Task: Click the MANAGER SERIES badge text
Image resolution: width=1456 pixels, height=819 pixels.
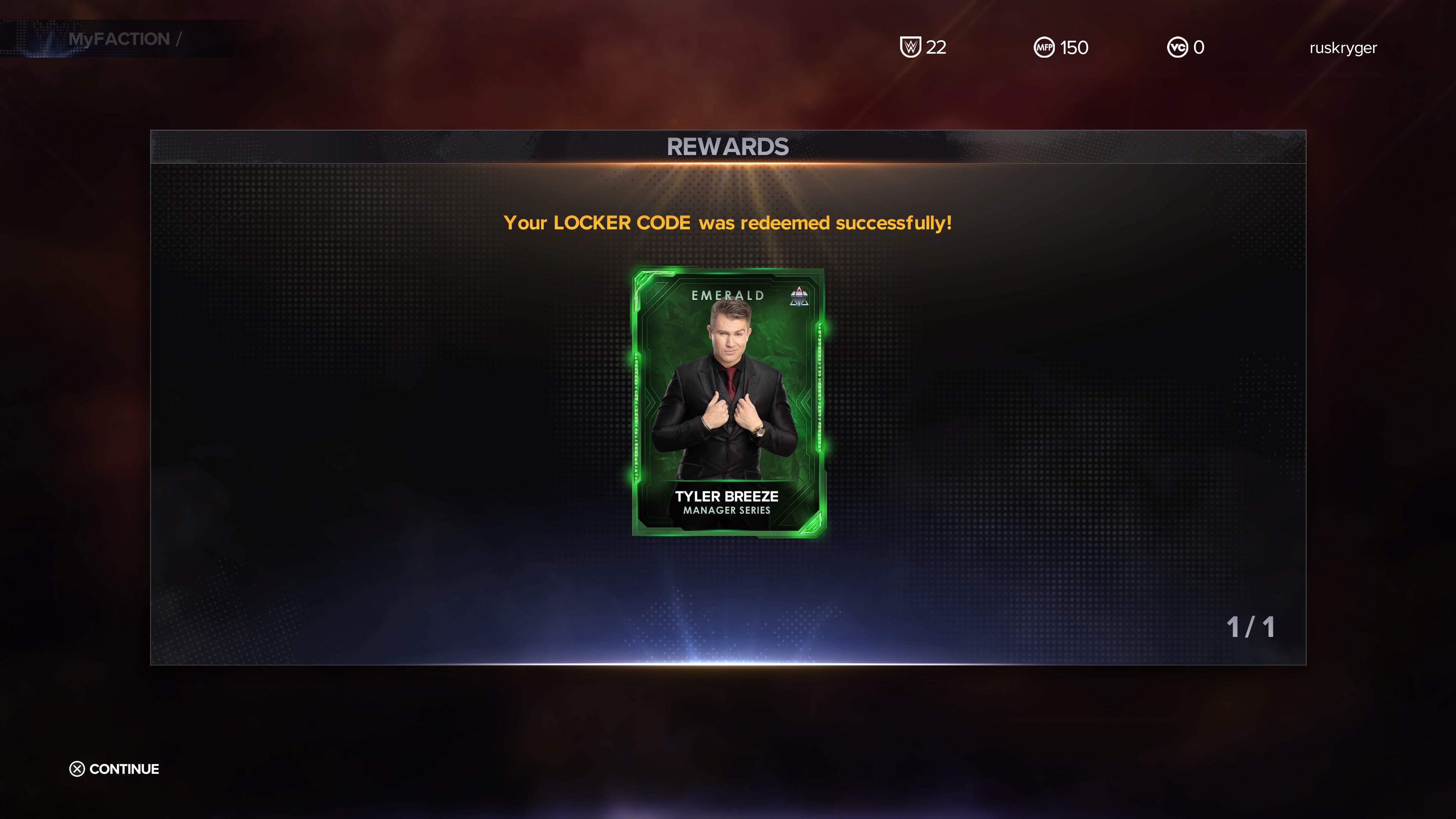Action: pos(728,510)
